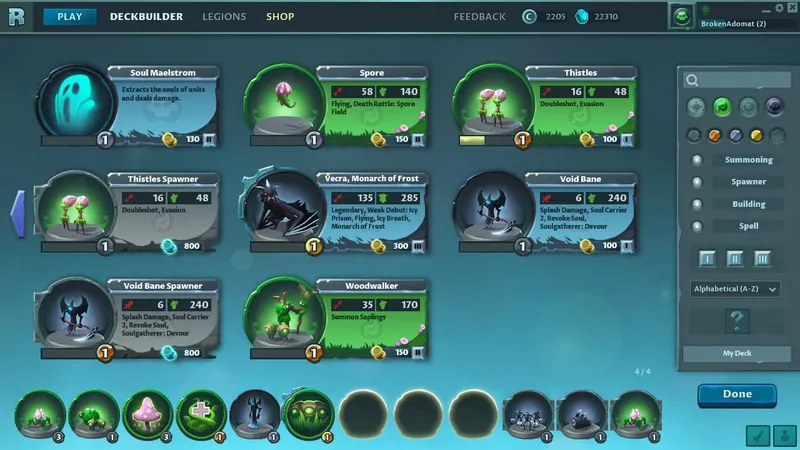800x450 pixels.
Task: Go to the SHOP tab
Action: tap(280, 17)
